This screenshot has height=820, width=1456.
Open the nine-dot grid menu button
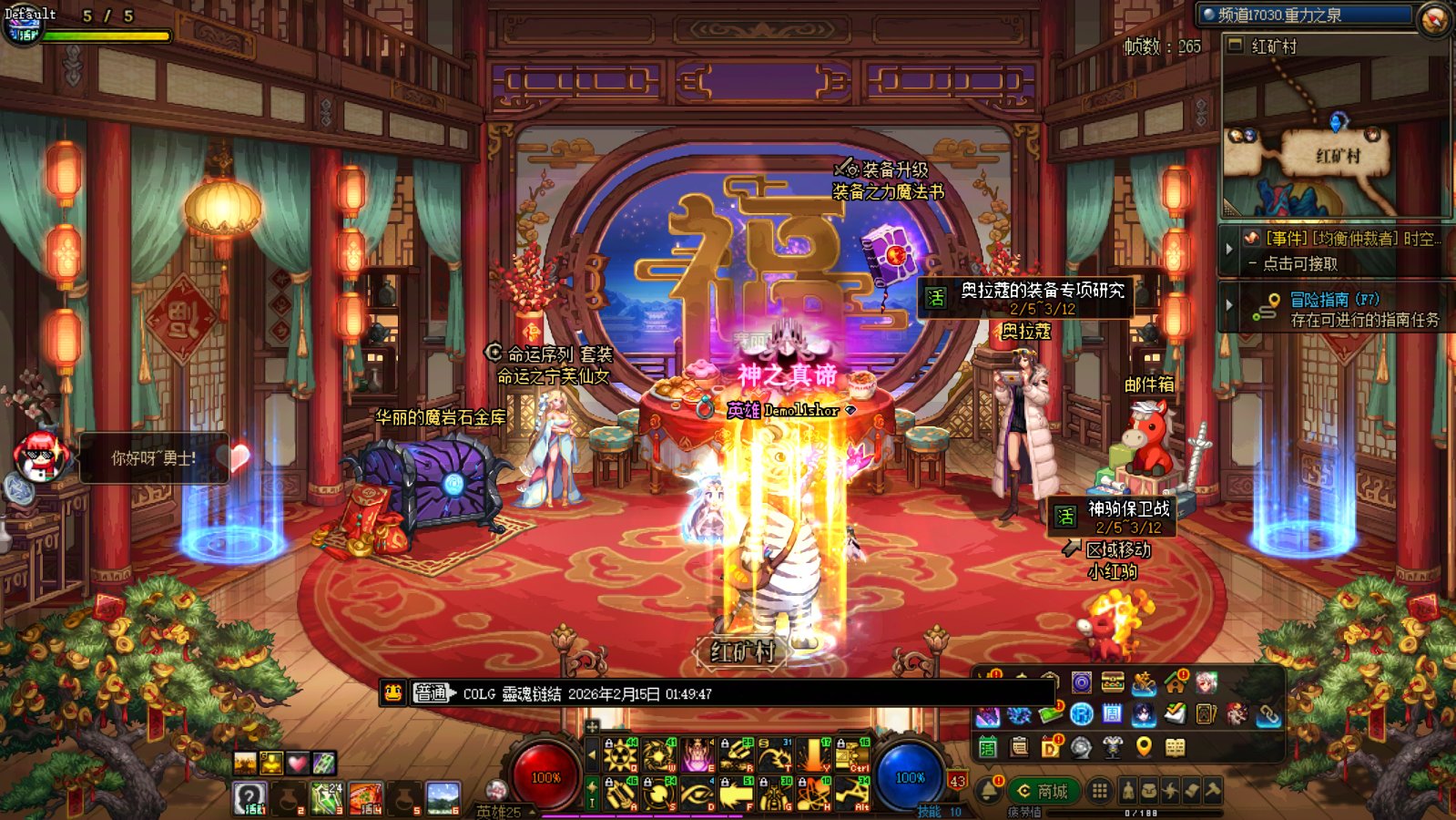pyautogui.click(x=1099, y=791)
